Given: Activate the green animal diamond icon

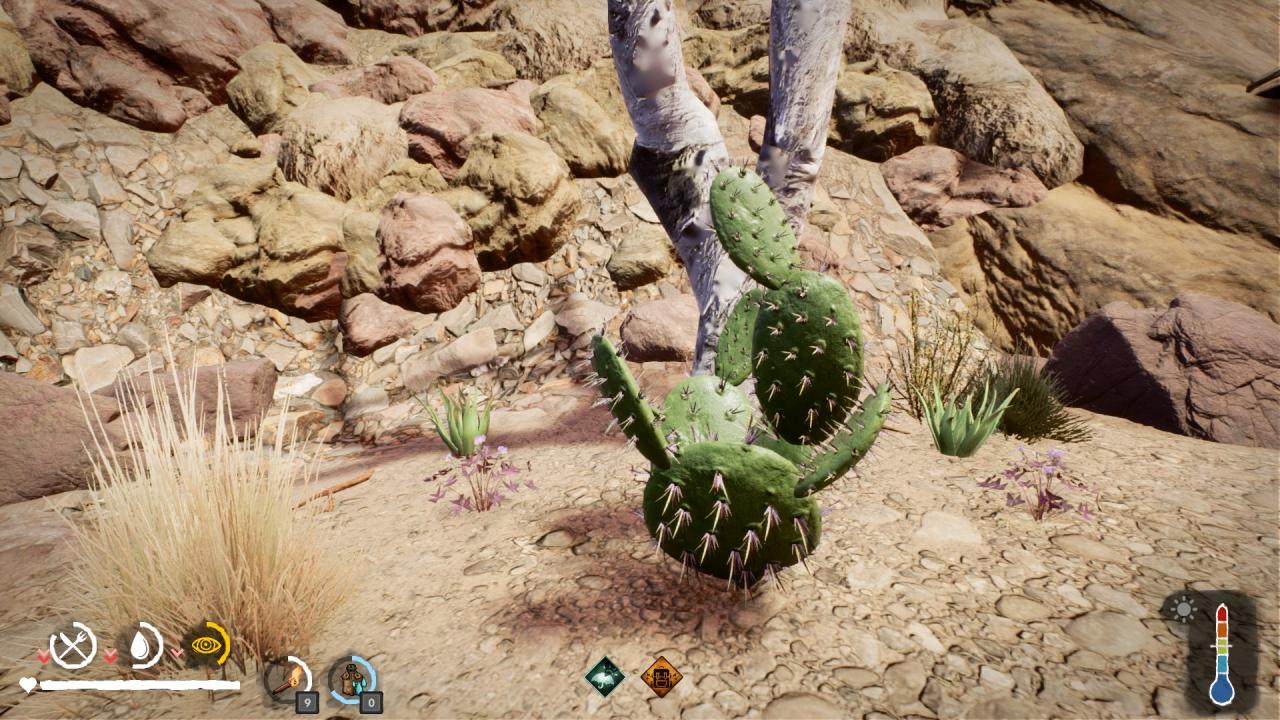Looking at the screenshot, I should pyautogui.click(x=605, y=677).
